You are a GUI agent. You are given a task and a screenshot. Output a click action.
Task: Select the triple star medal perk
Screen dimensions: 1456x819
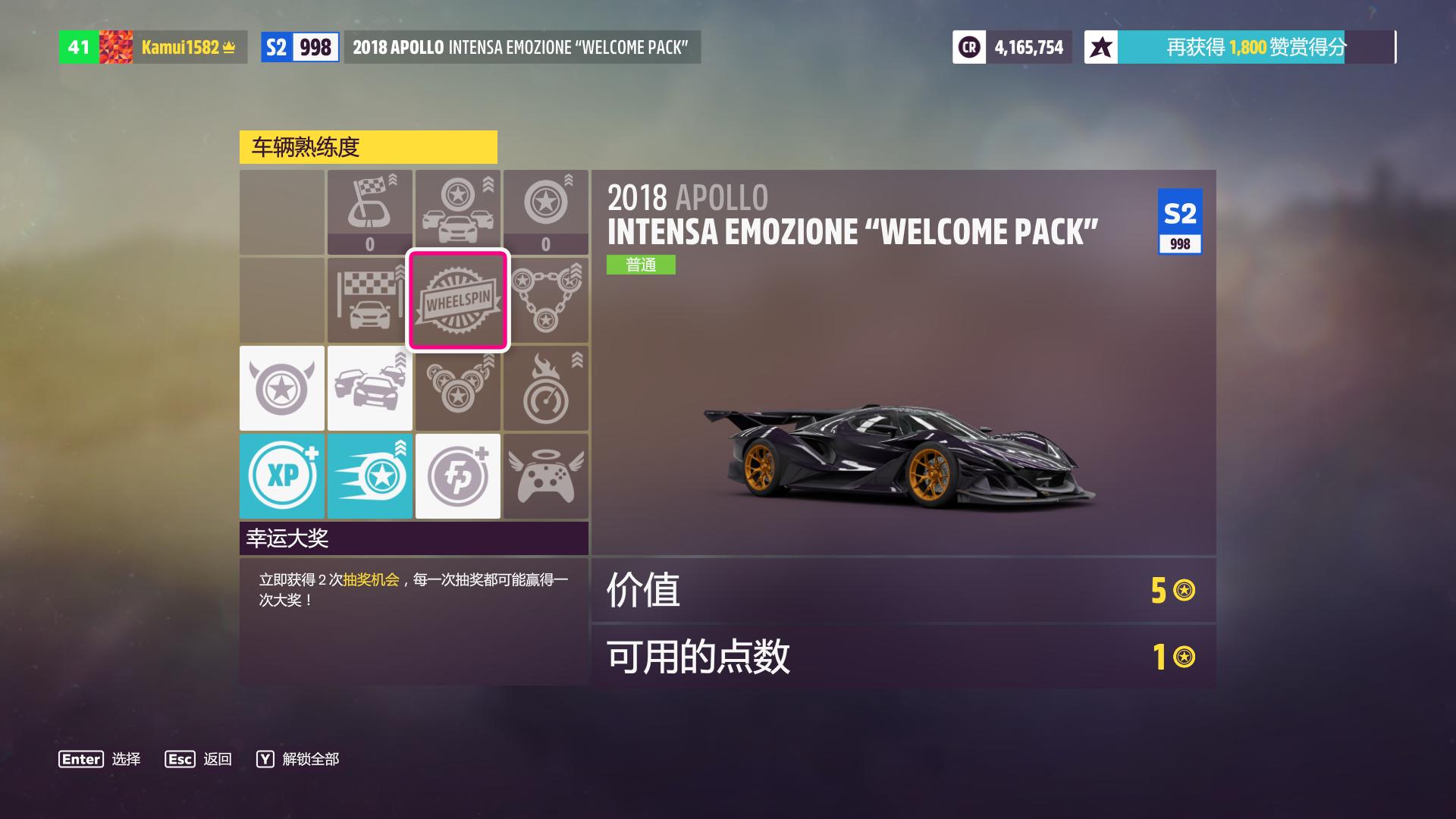(x=458, y=388)
